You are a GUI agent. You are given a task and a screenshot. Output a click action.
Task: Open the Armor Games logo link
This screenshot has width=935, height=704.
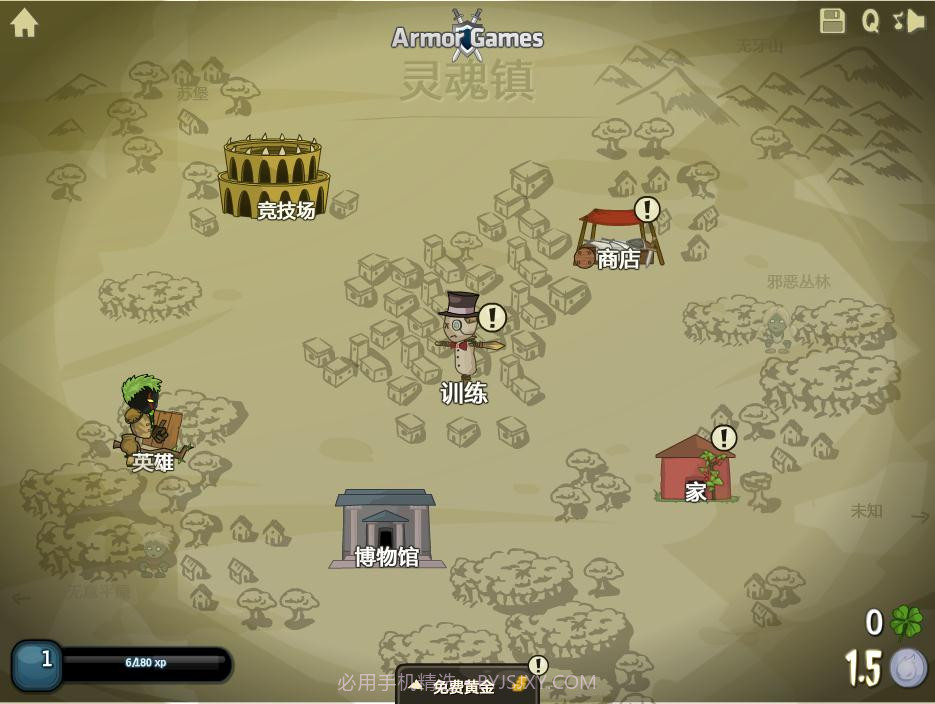(x=467, y=38)
